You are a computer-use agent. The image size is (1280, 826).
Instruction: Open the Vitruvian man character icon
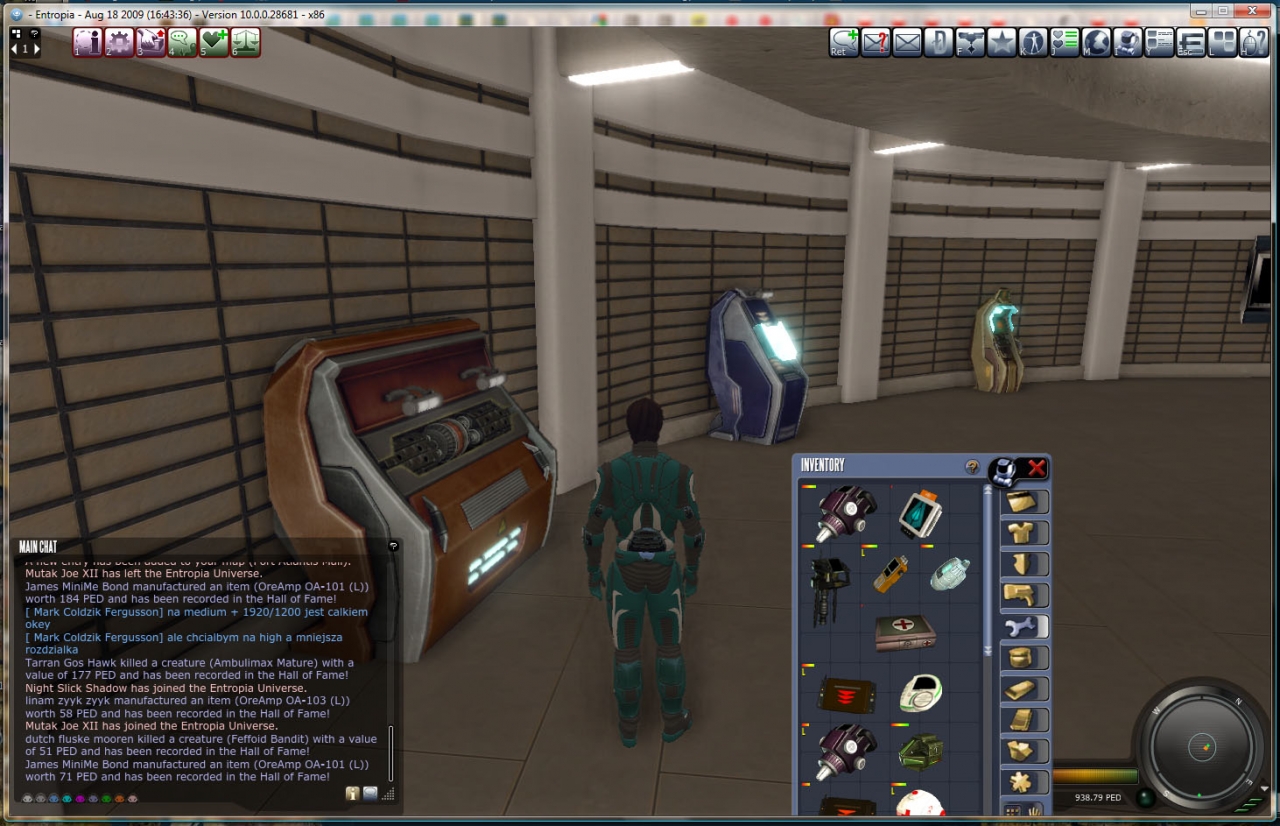click(x=1033, y=43)
